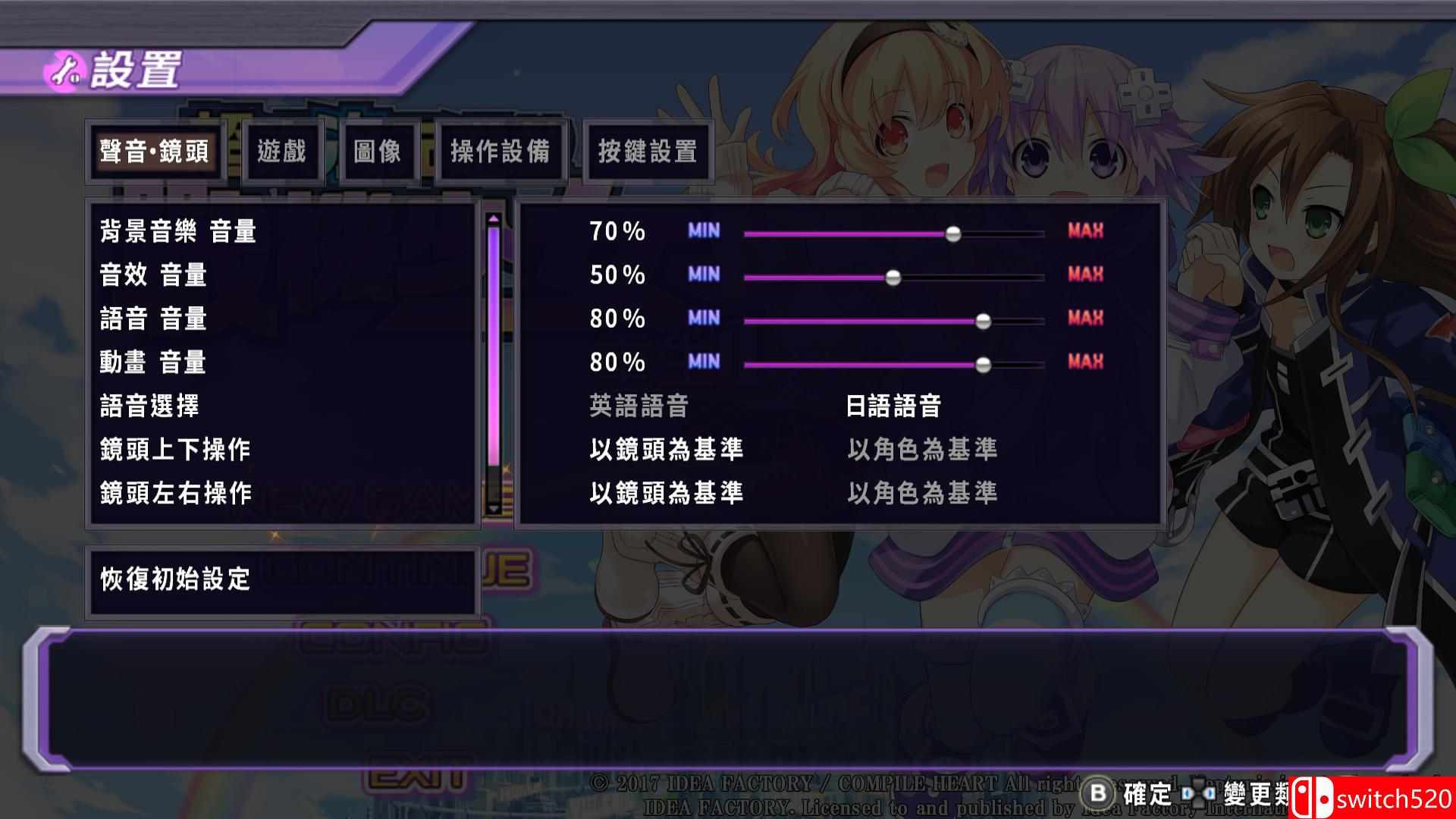Open the 操作設備 tab
1456x819 pixels.
pyautogui.click(x=500, y=151)
